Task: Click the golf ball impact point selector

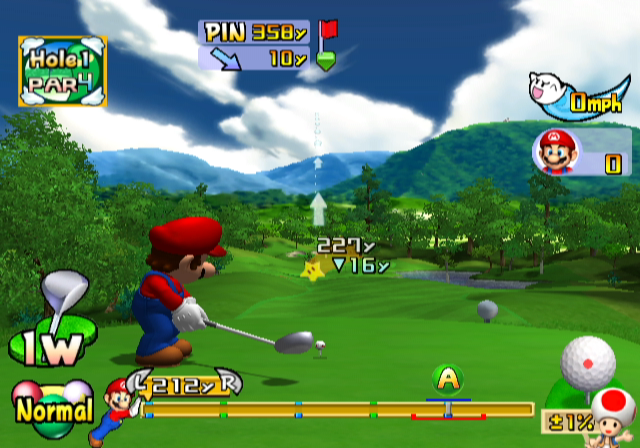Action: 588,362
